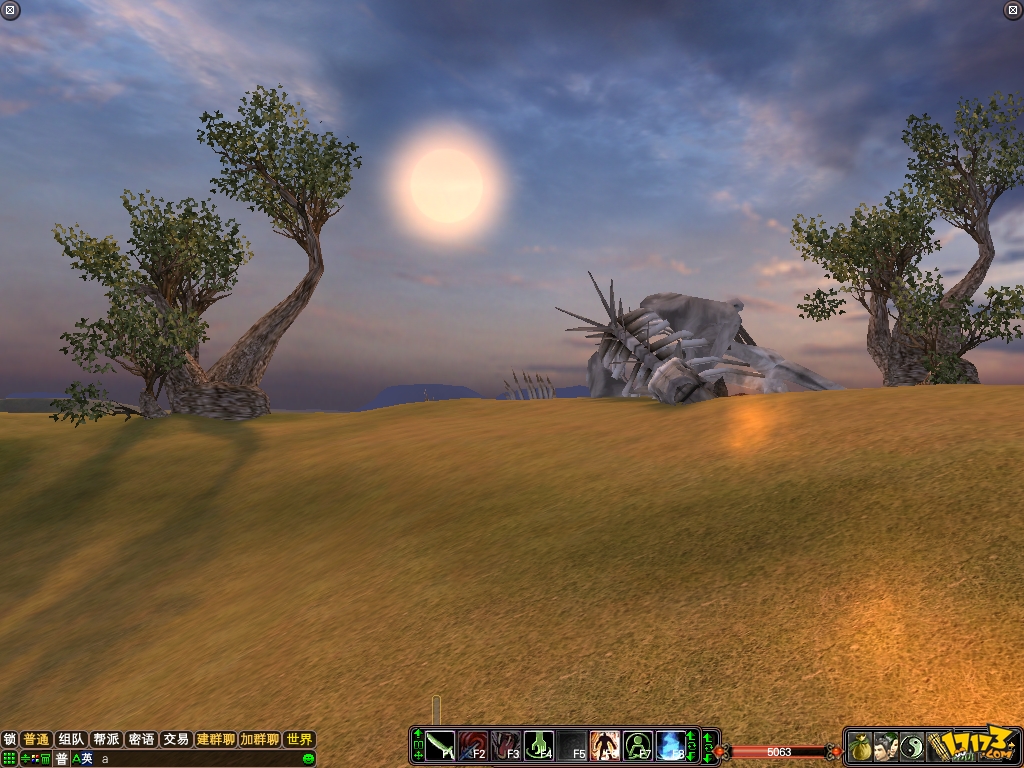
Task: Switch to the 交易 trade channel
Action: tap(176, 740)
